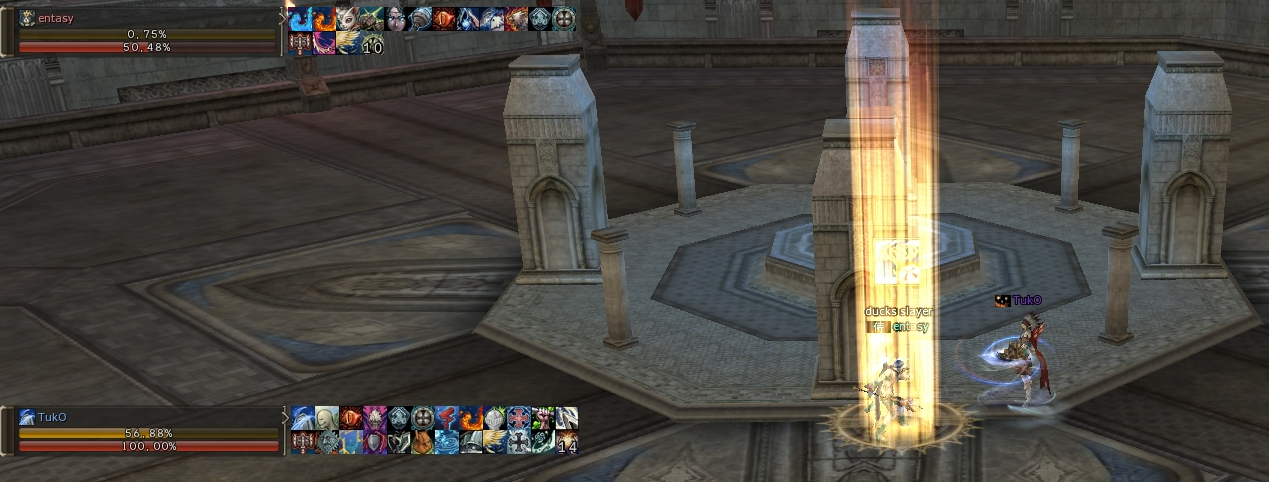Click entasy's buff icon numbered 10
This screenshot has height=482, width=1269.
[x=372, y=43]
